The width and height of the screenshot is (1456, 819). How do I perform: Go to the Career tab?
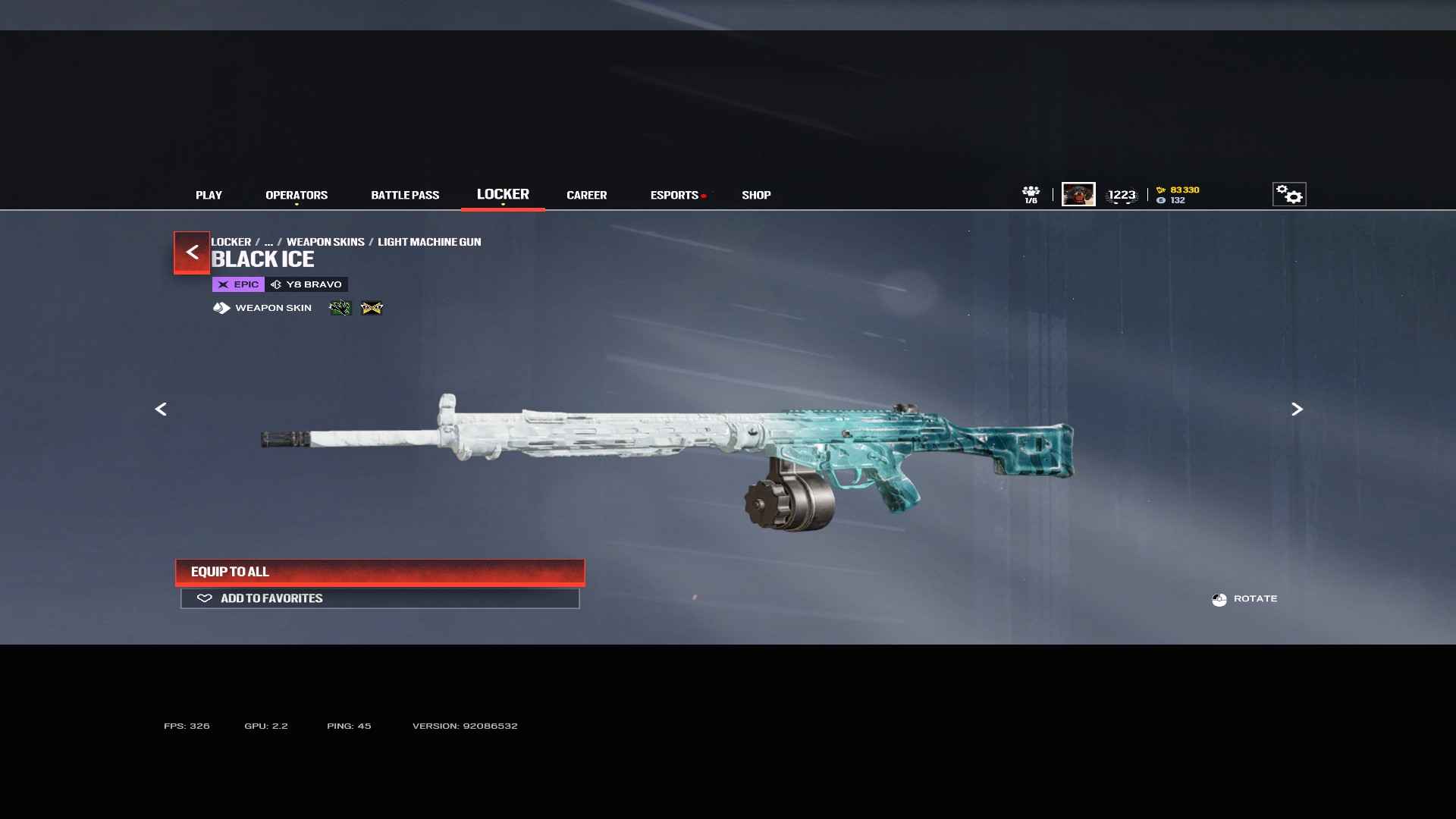point(586,195)
